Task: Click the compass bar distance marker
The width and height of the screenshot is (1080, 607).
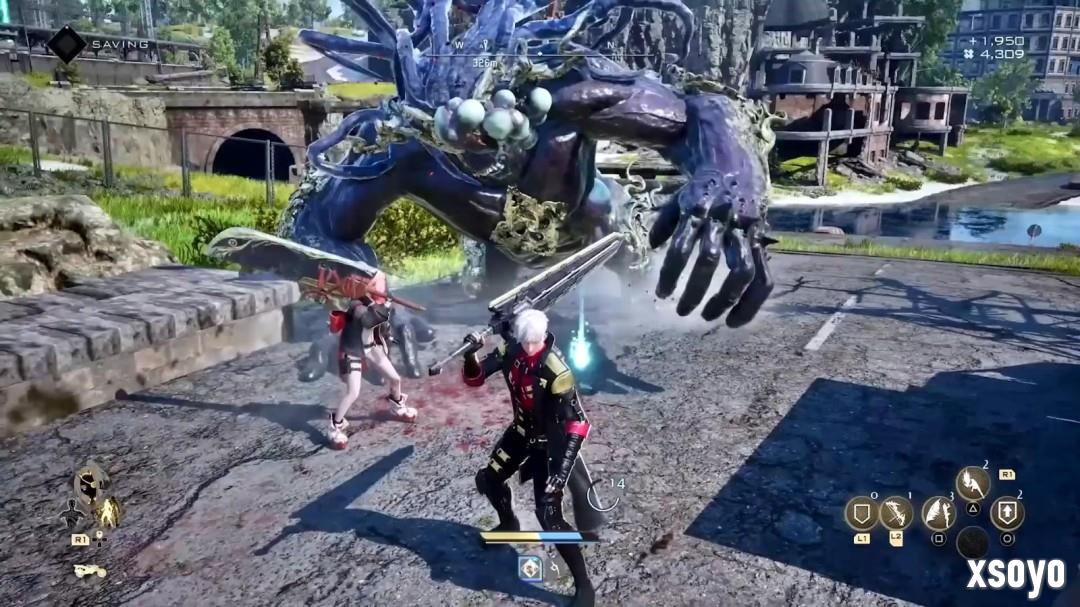Action: click(485, 62)
